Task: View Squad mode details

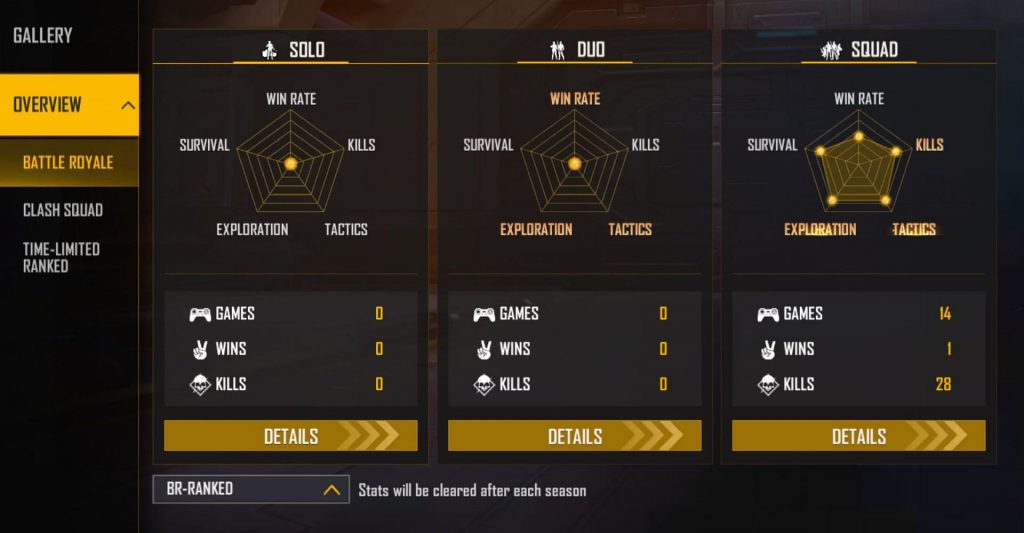Action: click(859, 436)
